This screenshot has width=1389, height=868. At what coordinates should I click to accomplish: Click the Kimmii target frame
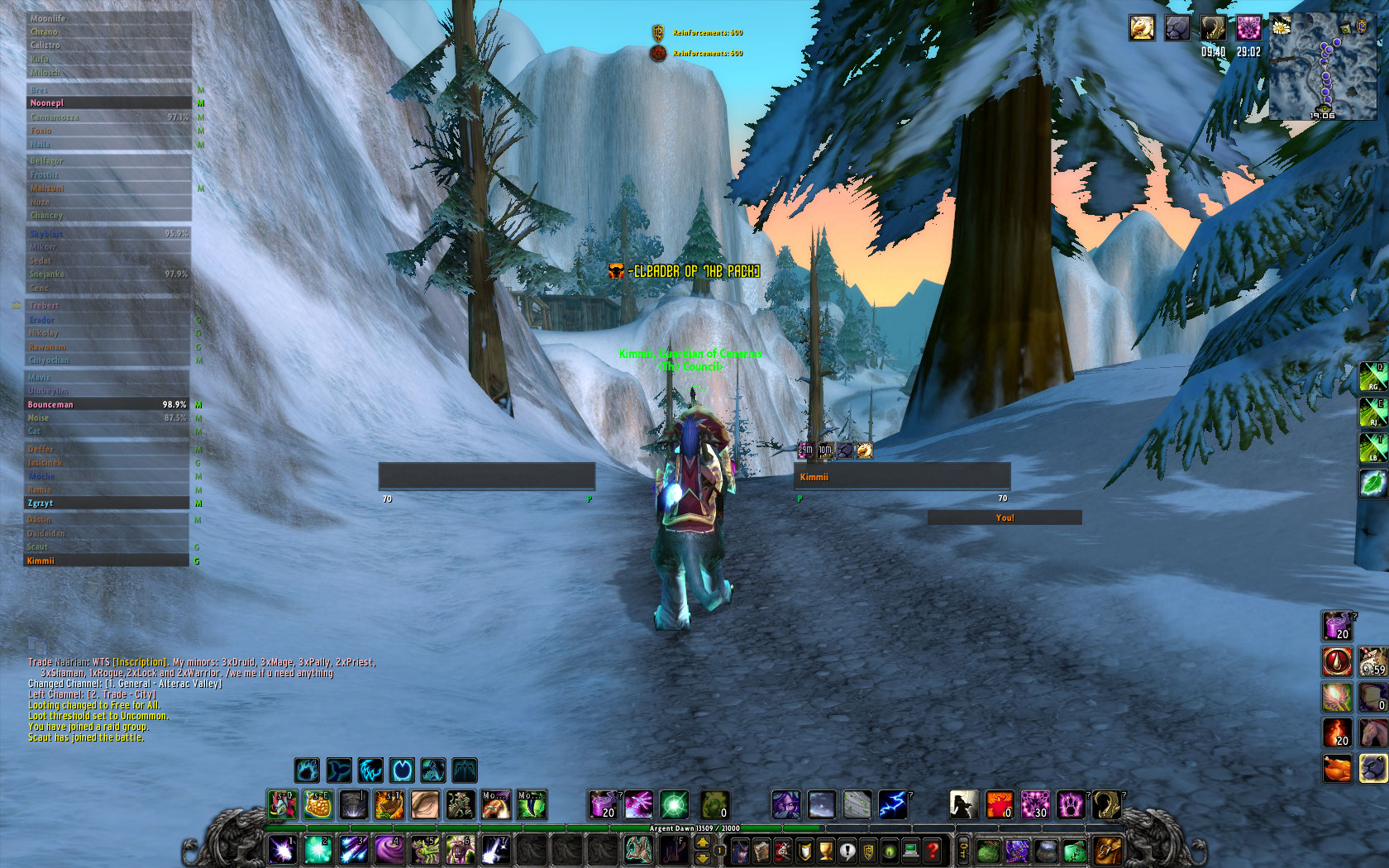pos(901,477)
